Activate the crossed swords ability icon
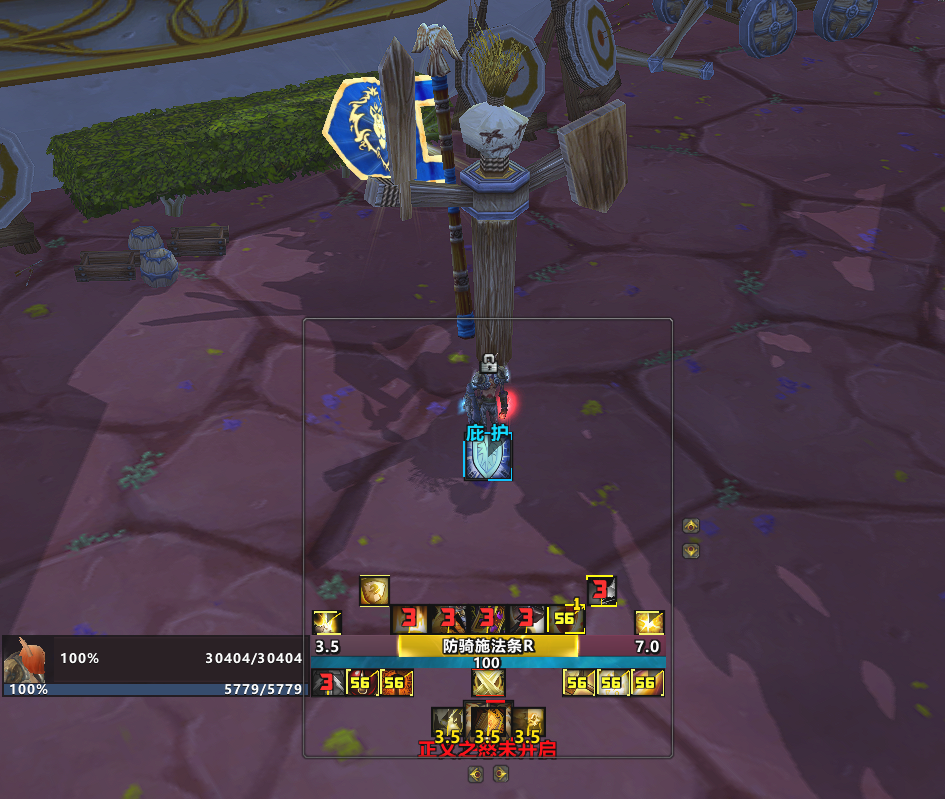 pyautogui.click(x=488, y=683)
